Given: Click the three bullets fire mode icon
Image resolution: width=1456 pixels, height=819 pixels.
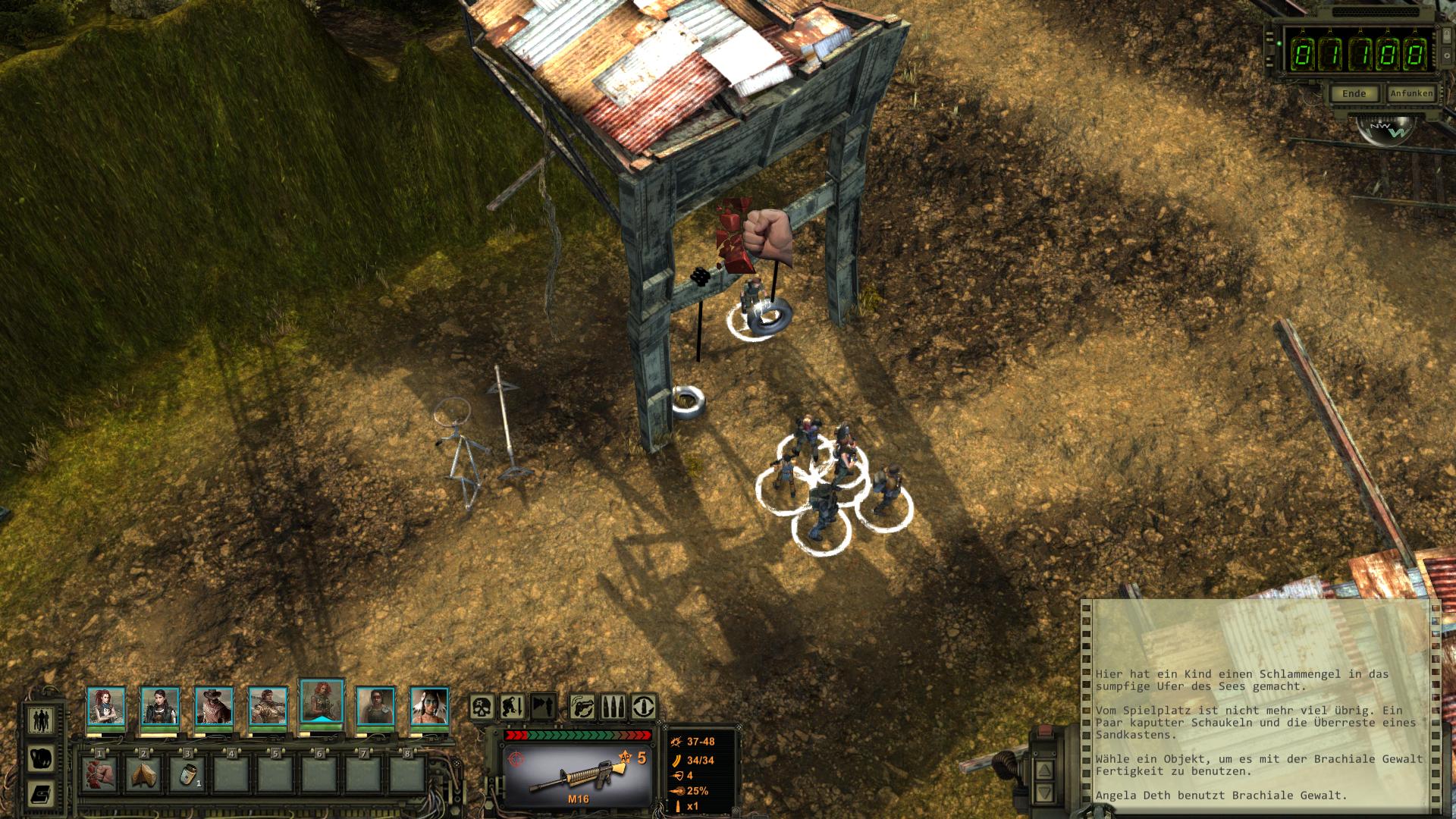Looking at the screenshot, I should (x=613, y=707).
